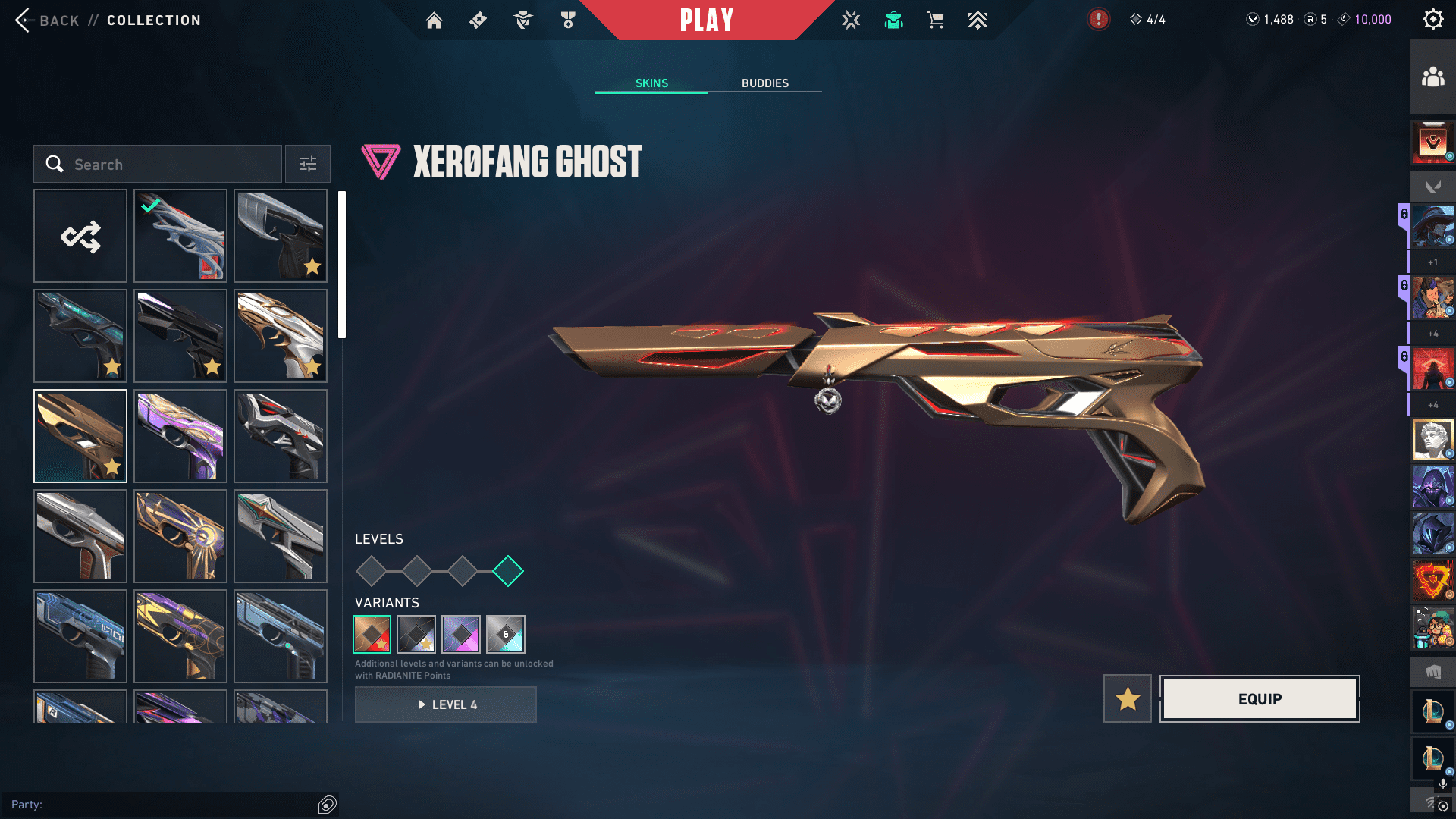1456x819 pixels.
Task: Open the settings gear
Action: pos(1432,20)
